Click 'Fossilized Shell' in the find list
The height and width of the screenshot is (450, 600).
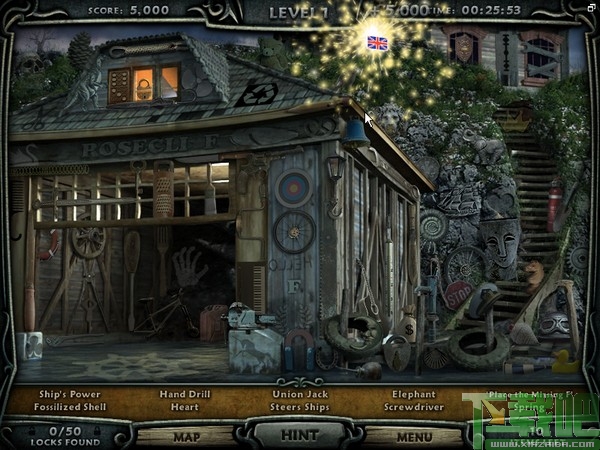point(71,408)
